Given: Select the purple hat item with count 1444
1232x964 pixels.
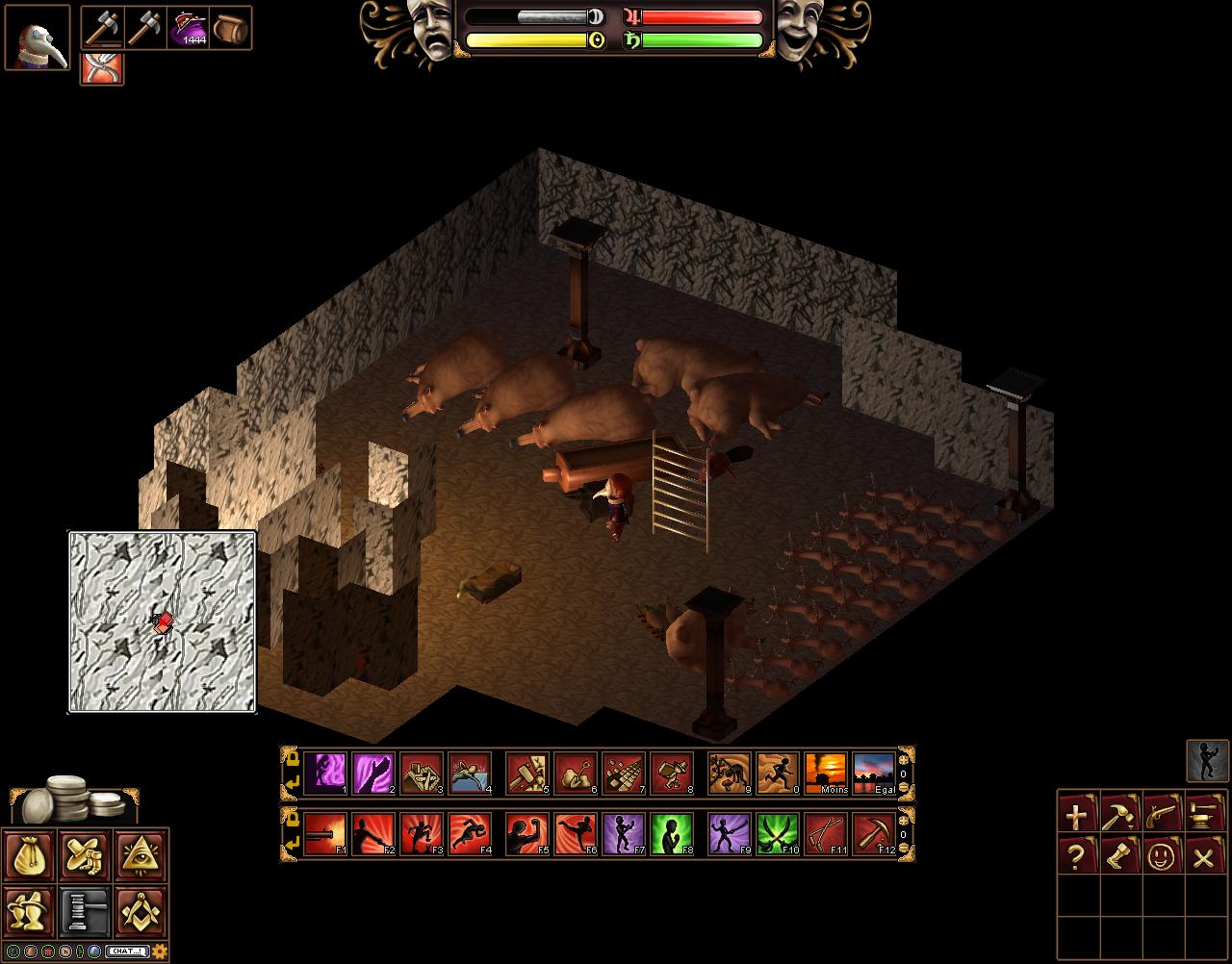Looking at the screenshot, I should (x=189, y=28).
